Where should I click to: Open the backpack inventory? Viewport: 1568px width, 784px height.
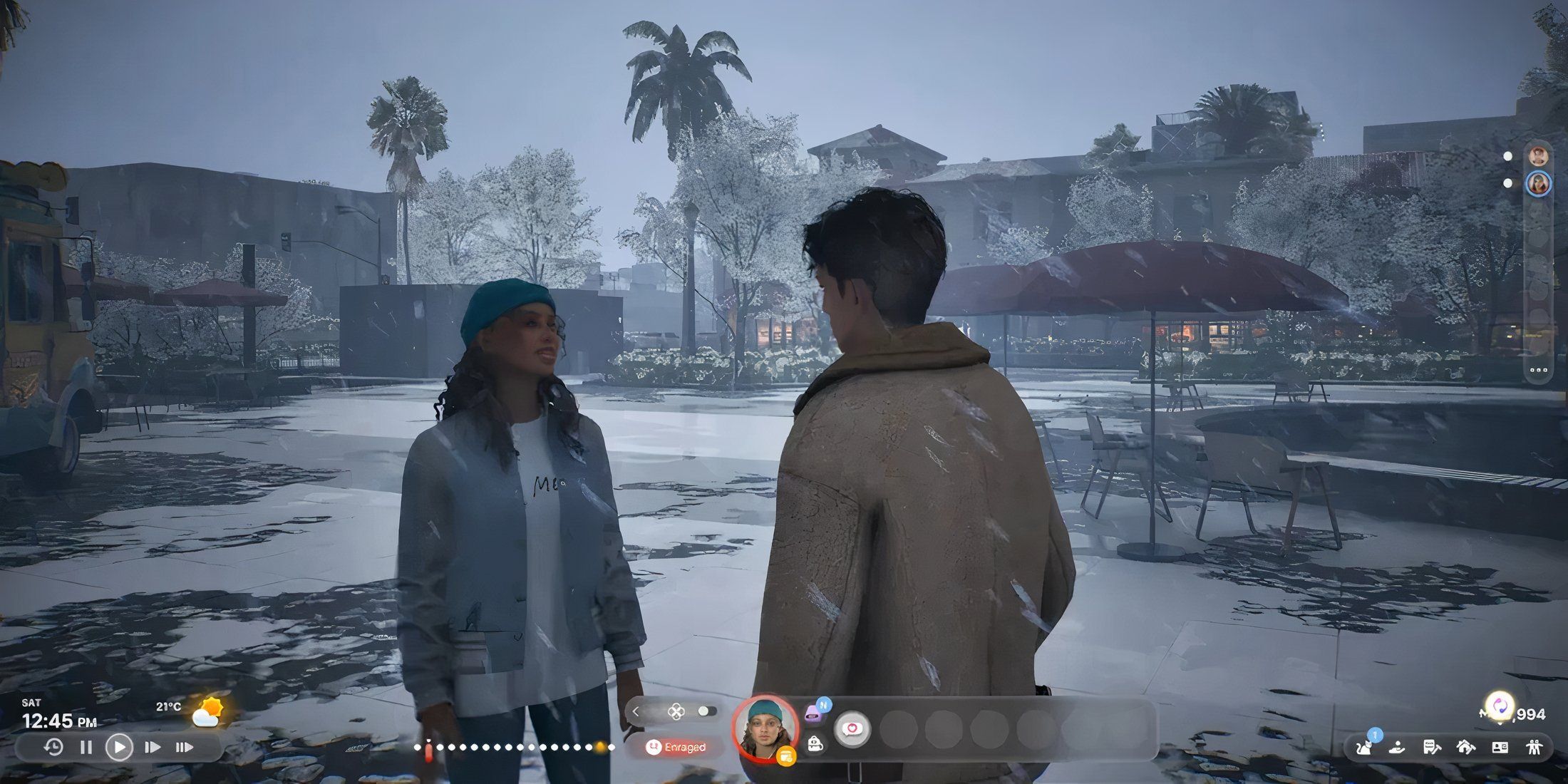[815, 745]
